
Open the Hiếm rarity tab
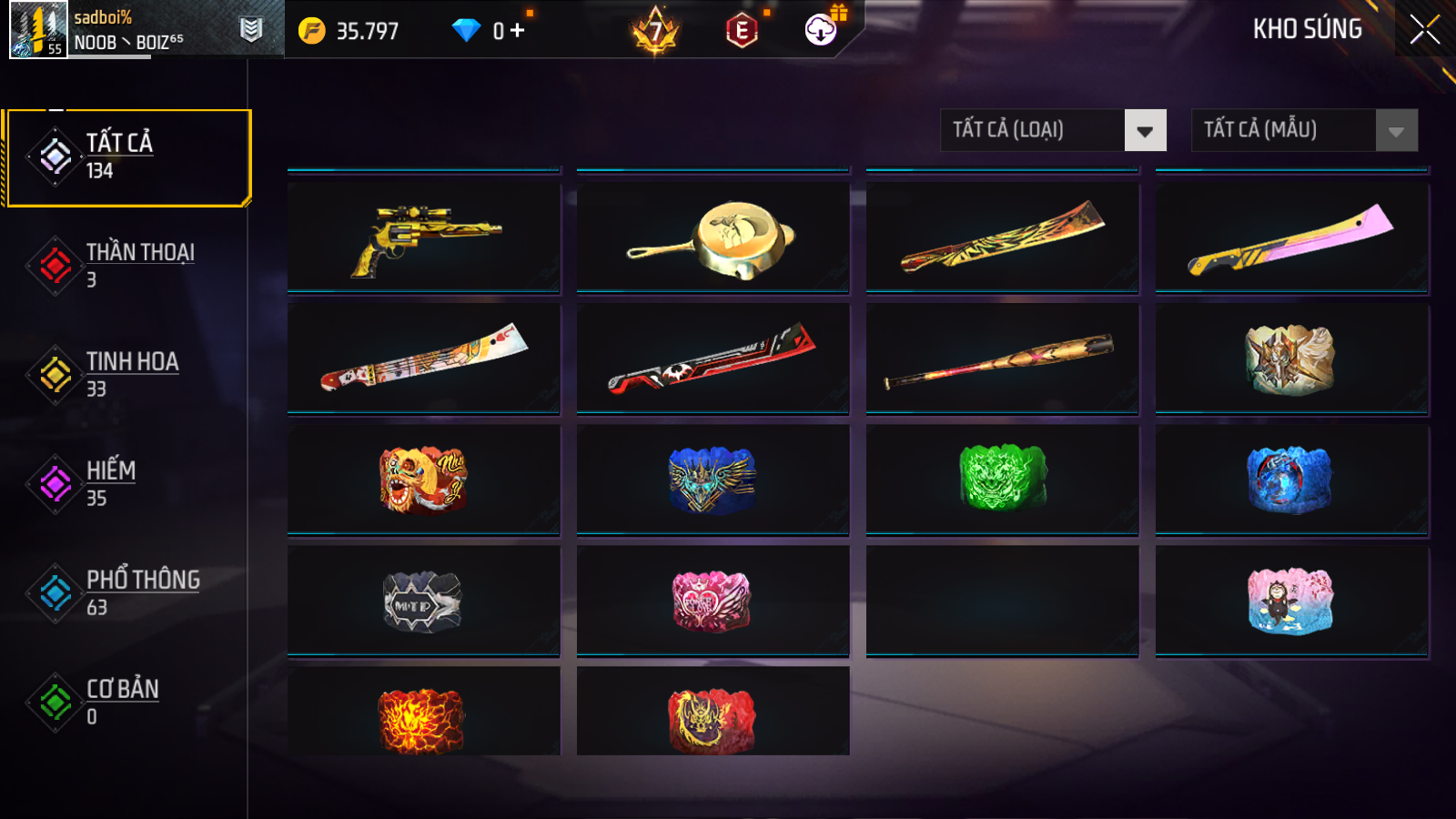(127, 484)
